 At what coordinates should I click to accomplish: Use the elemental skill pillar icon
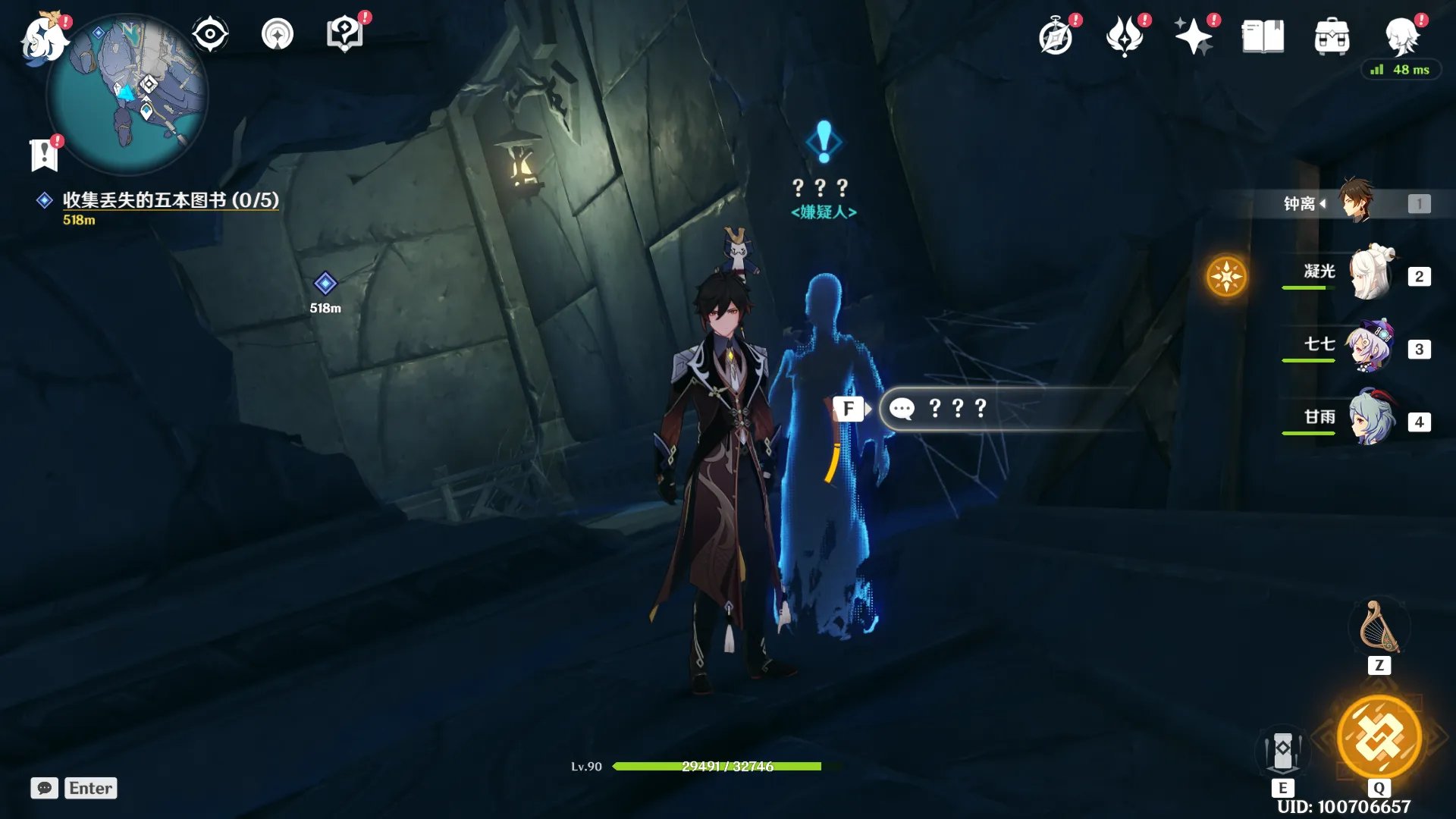pyautogui.click(x=1282, y=751)
